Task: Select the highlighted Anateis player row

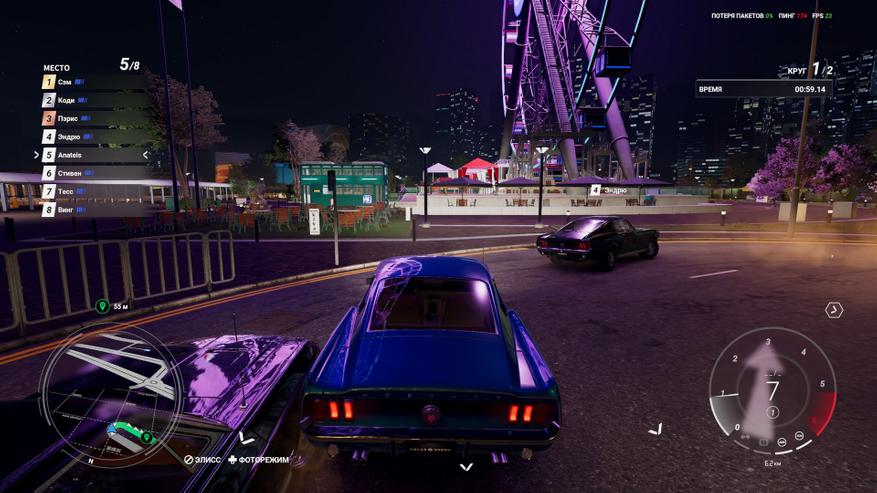Action: pyautogui.click(x=94, y=155)
